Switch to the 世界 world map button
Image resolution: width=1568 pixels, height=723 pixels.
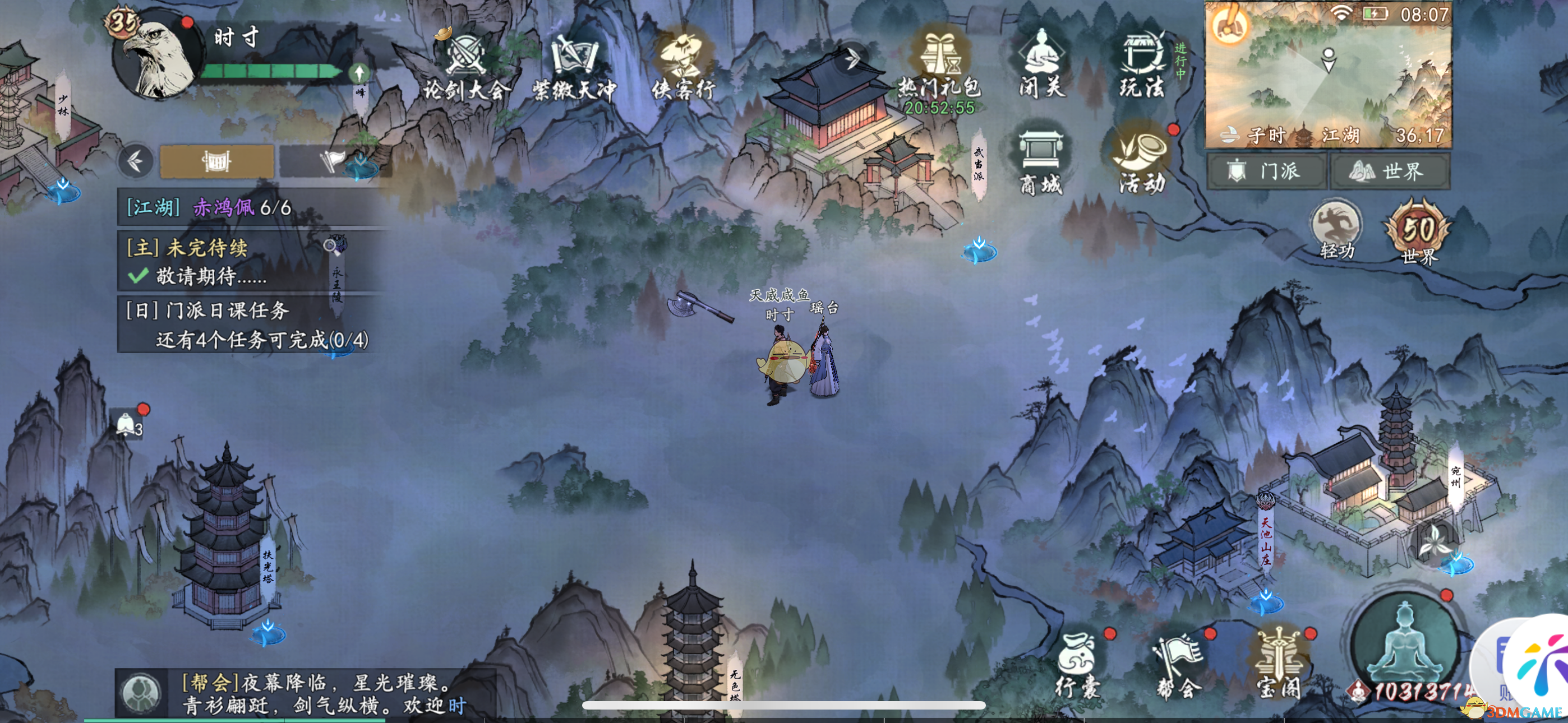point(1390,171)
